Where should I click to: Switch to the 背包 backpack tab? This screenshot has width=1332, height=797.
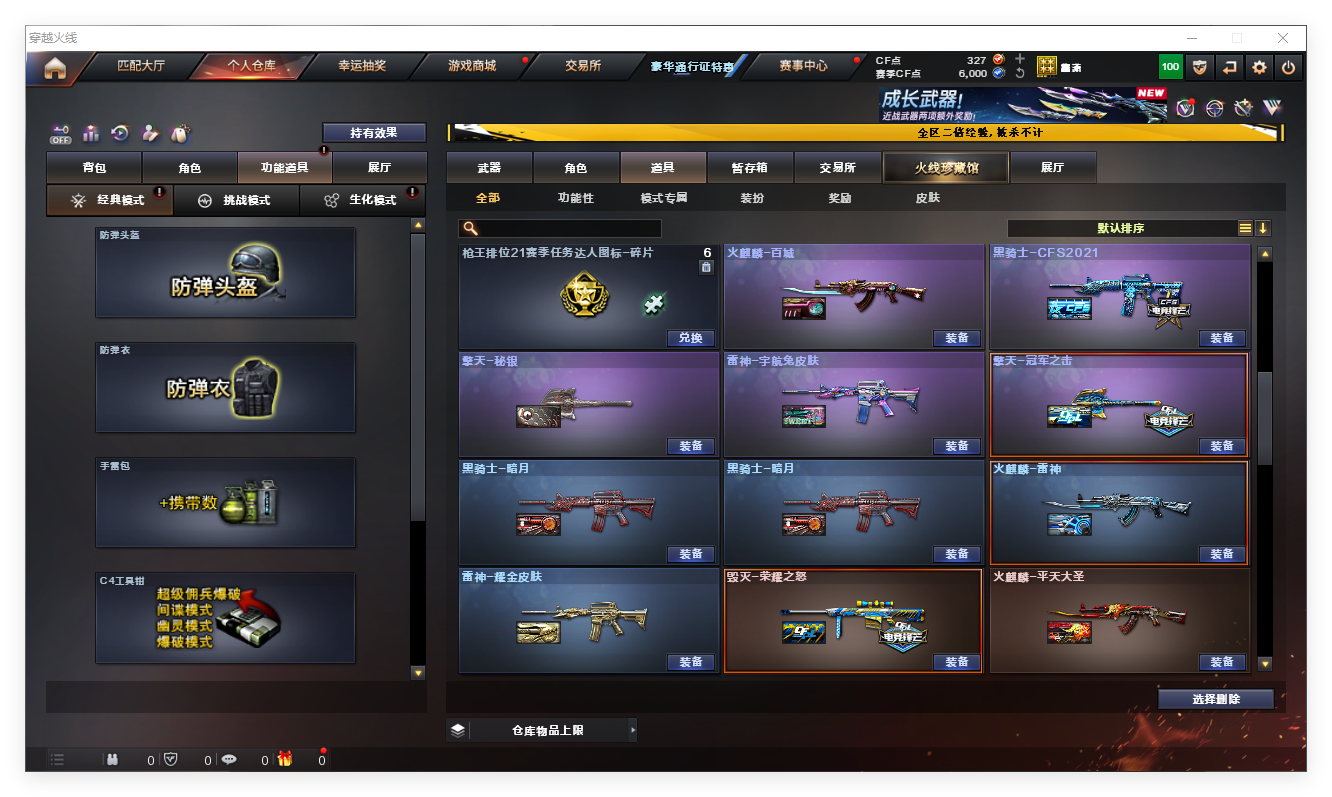point(94,168)
